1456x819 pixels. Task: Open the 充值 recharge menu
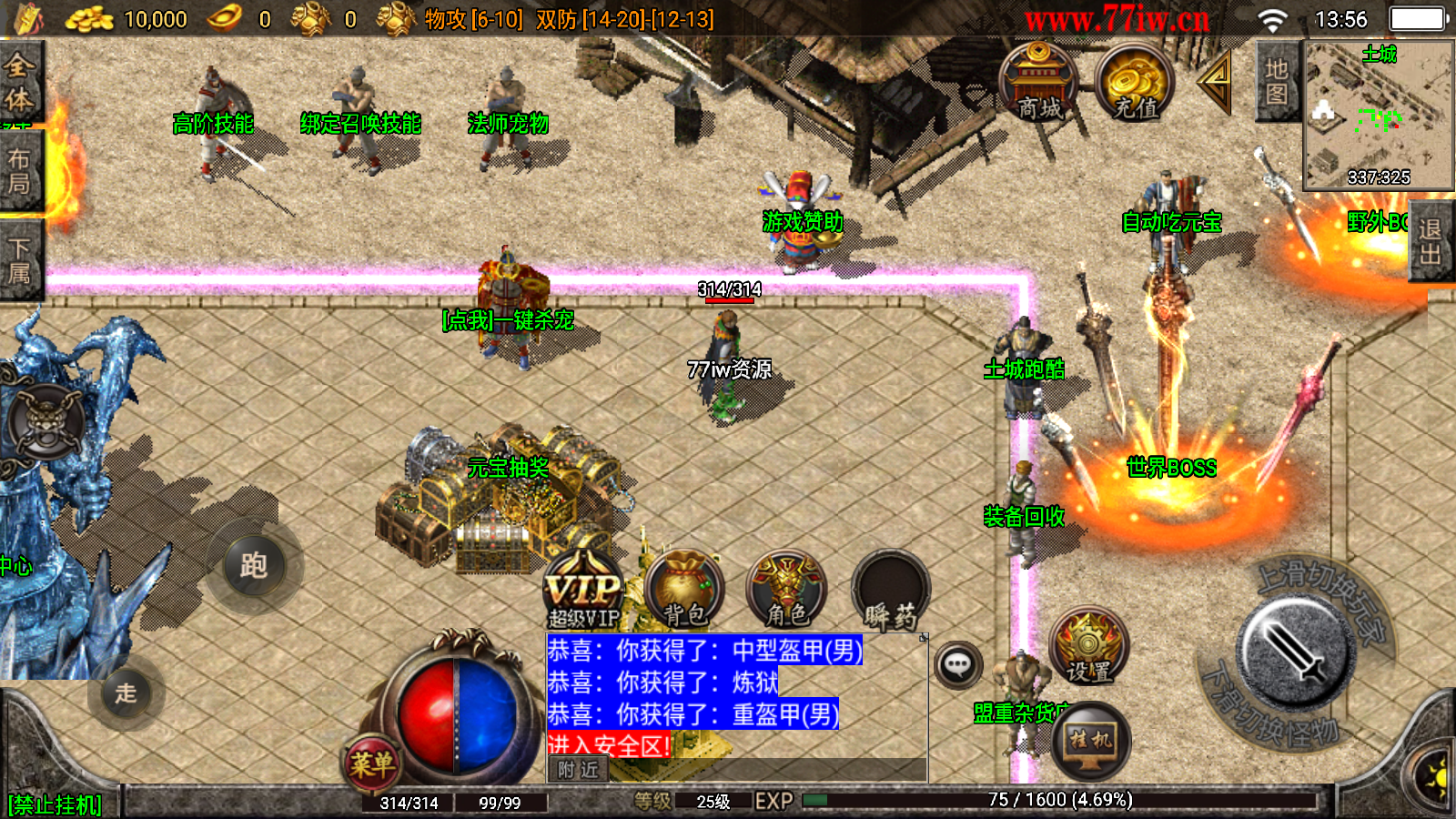point(1134,83)
